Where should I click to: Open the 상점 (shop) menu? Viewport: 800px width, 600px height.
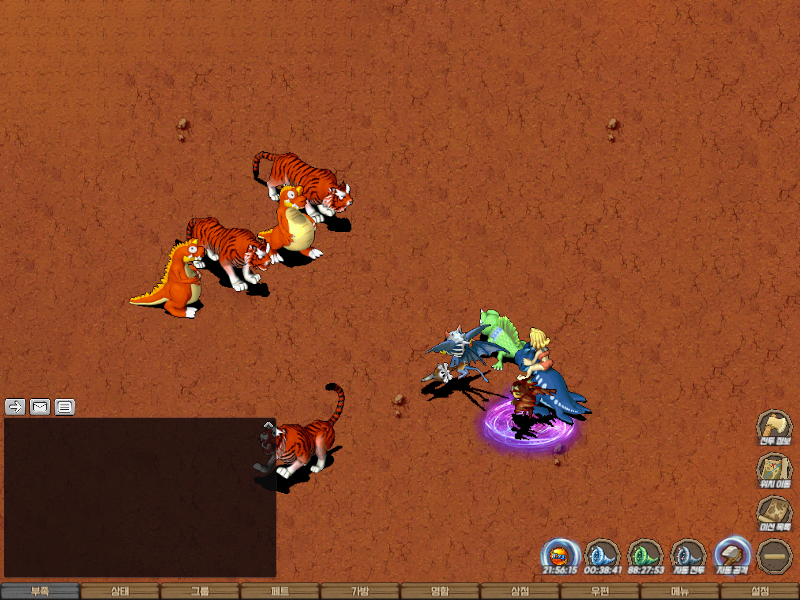pos(520,591)
